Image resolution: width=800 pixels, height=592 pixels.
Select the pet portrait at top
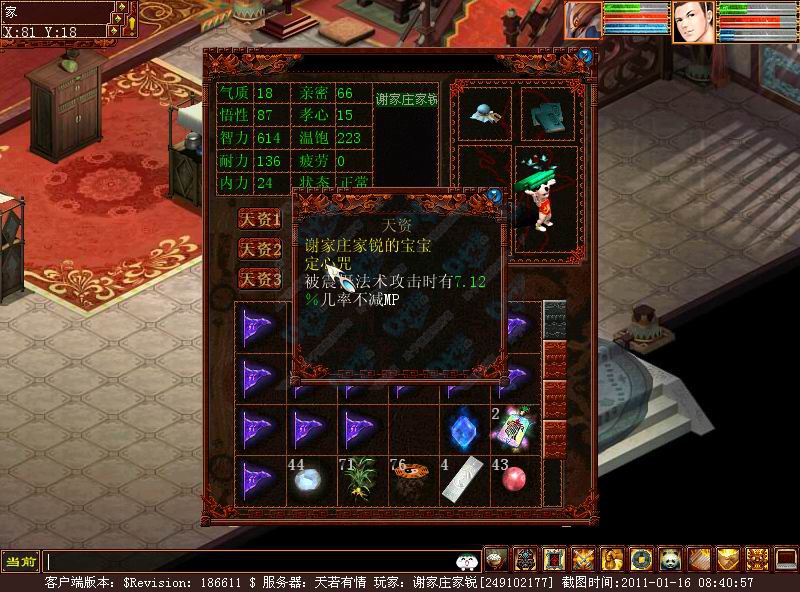coord(582,20)
